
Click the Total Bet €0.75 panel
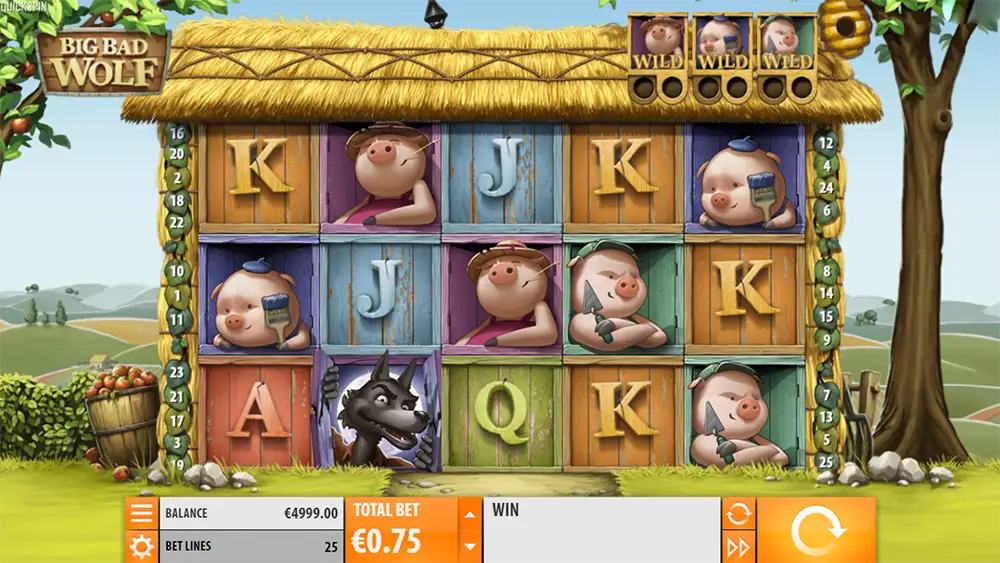point(401,530)
